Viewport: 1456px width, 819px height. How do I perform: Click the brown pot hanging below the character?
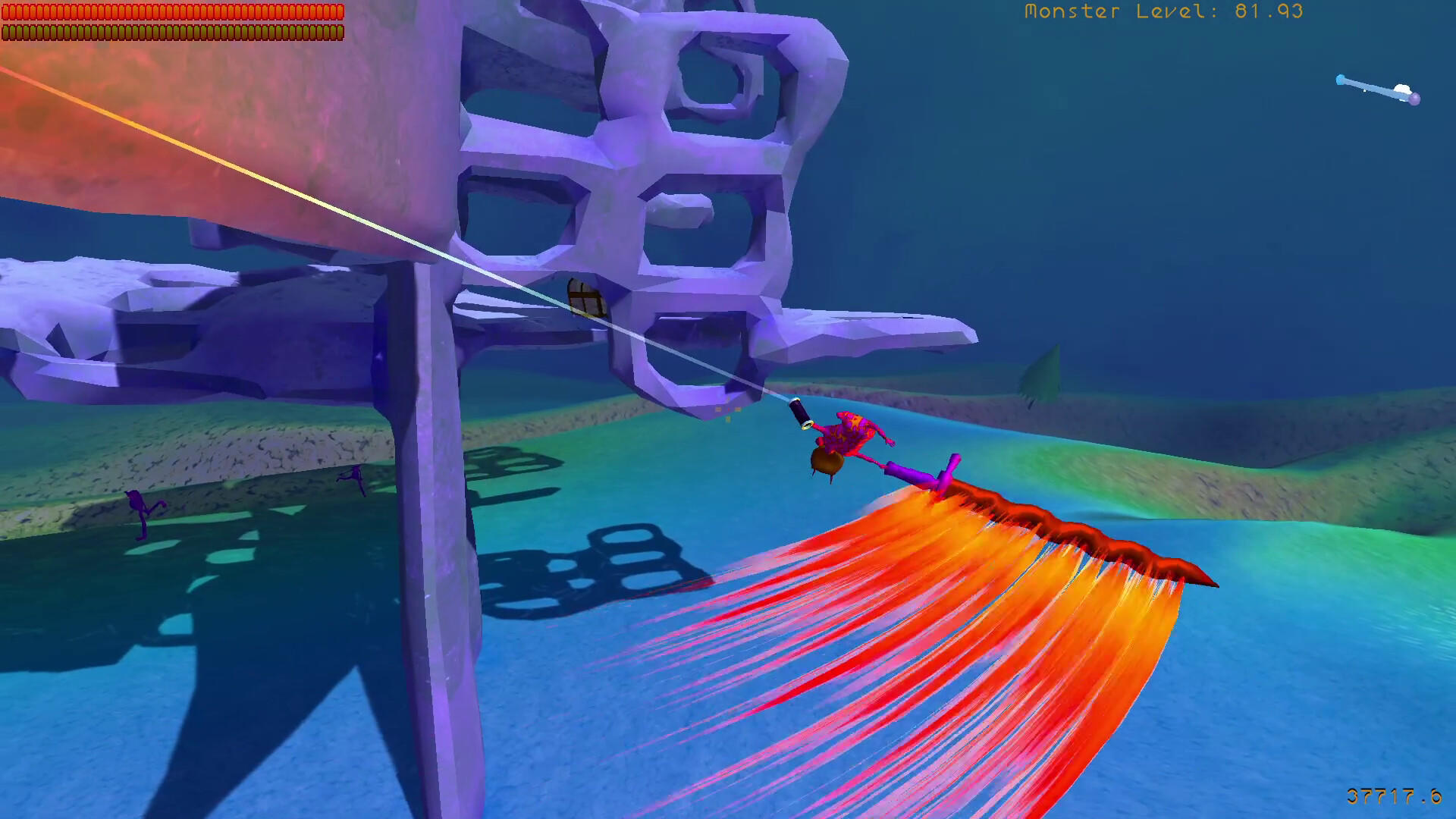[x=827, y=461]
